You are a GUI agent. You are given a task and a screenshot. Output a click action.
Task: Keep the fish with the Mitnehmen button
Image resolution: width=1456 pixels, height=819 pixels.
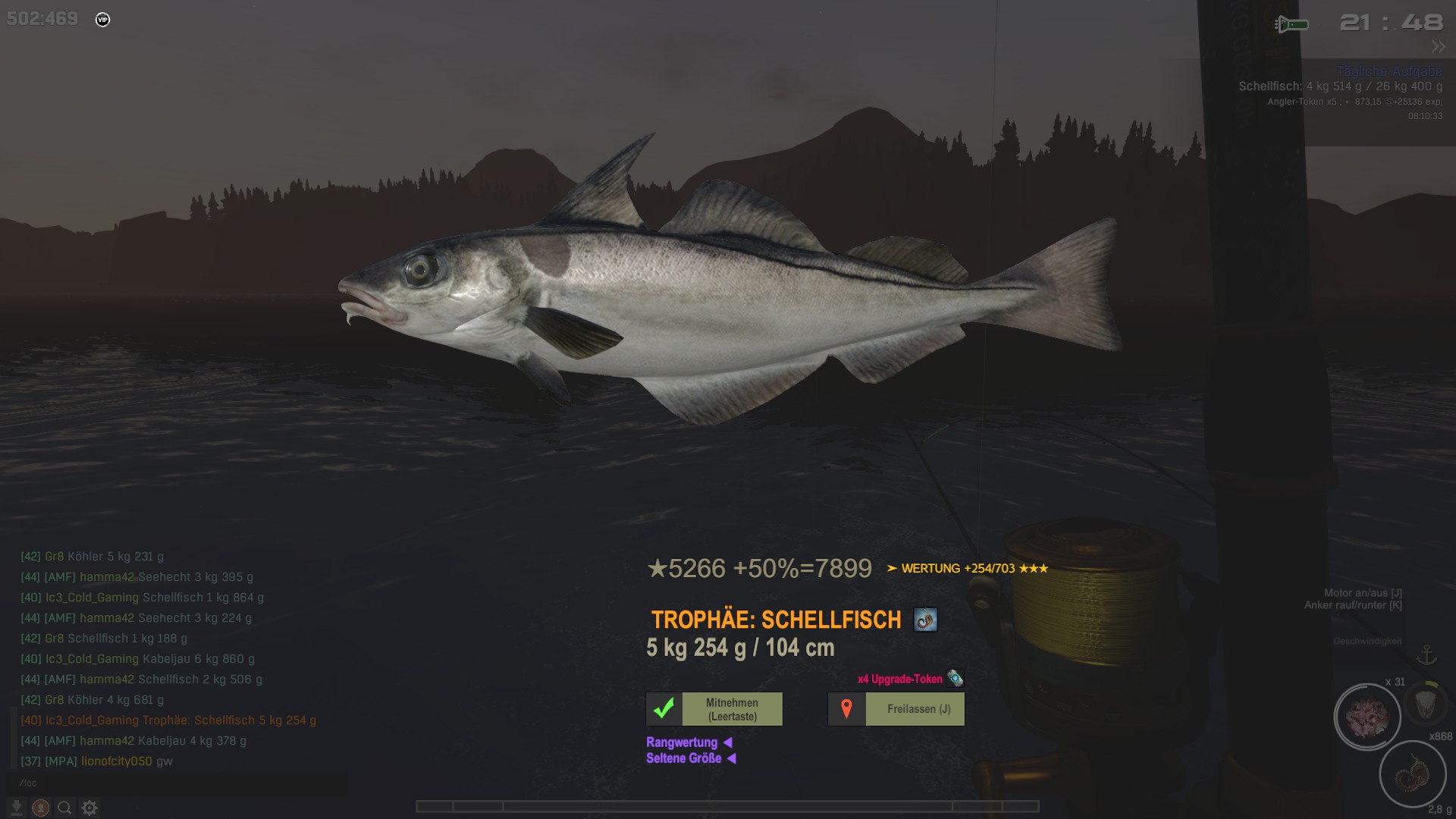pos(714,709)
